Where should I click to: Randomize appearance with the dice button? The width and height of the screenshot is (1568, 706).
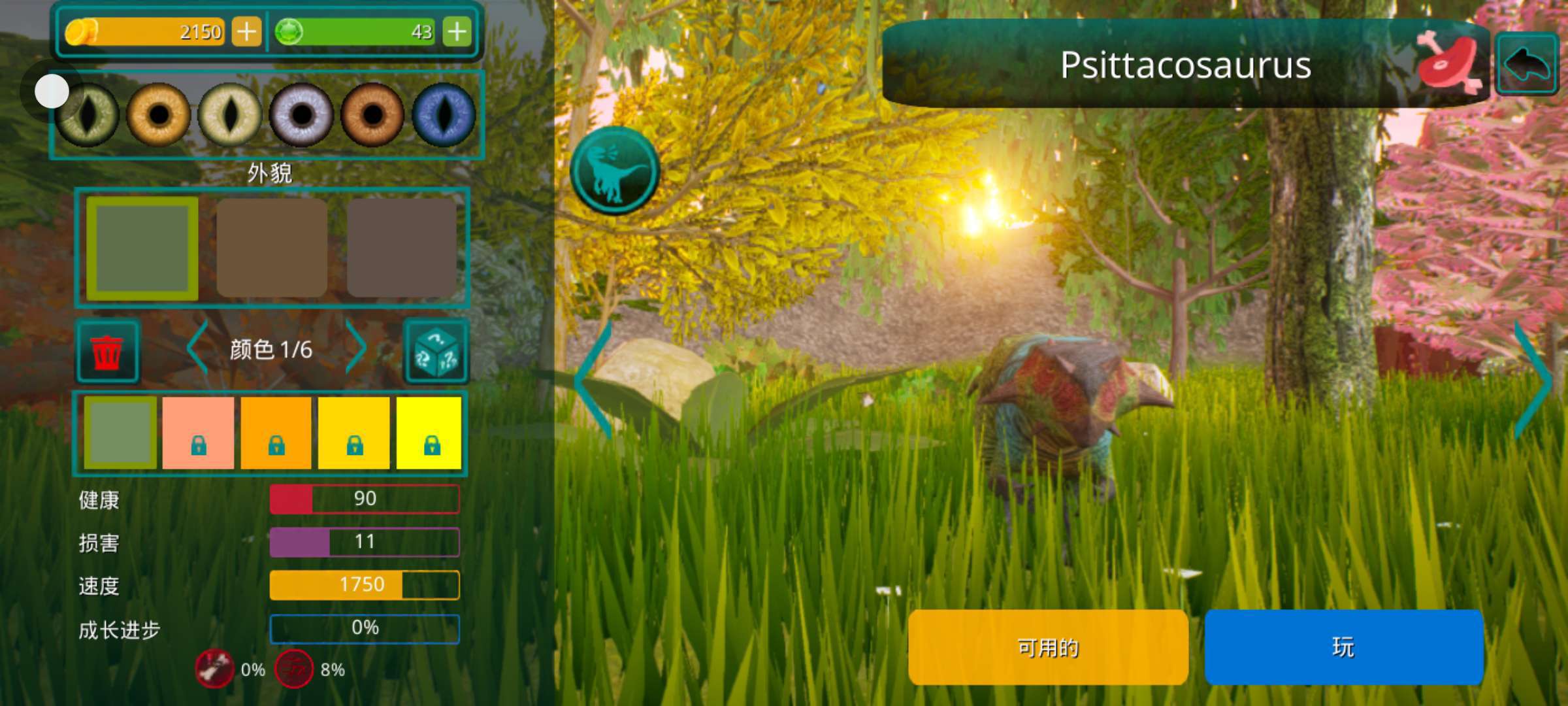pyautogui.click(x=436, y=352)
